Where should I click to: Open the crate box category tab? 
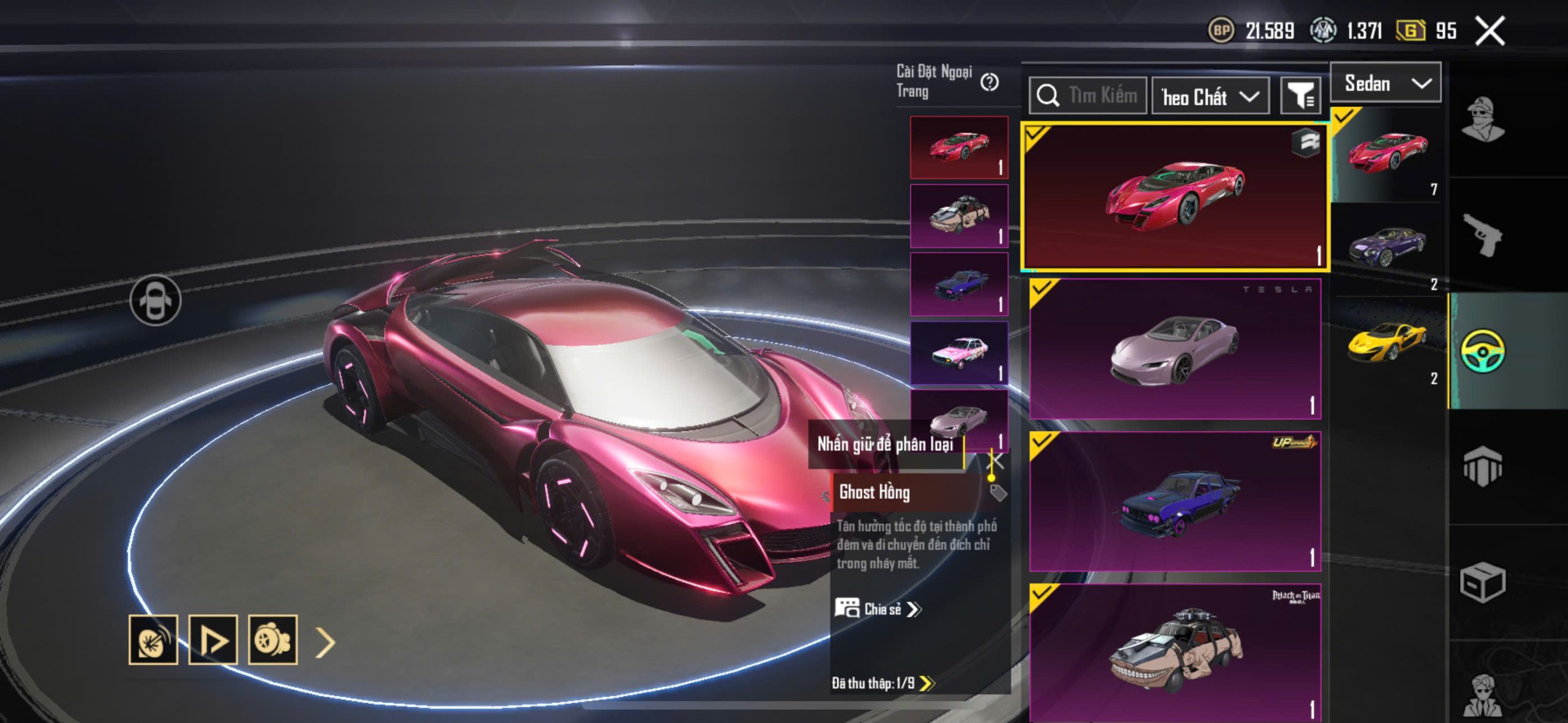[1483, 582]
